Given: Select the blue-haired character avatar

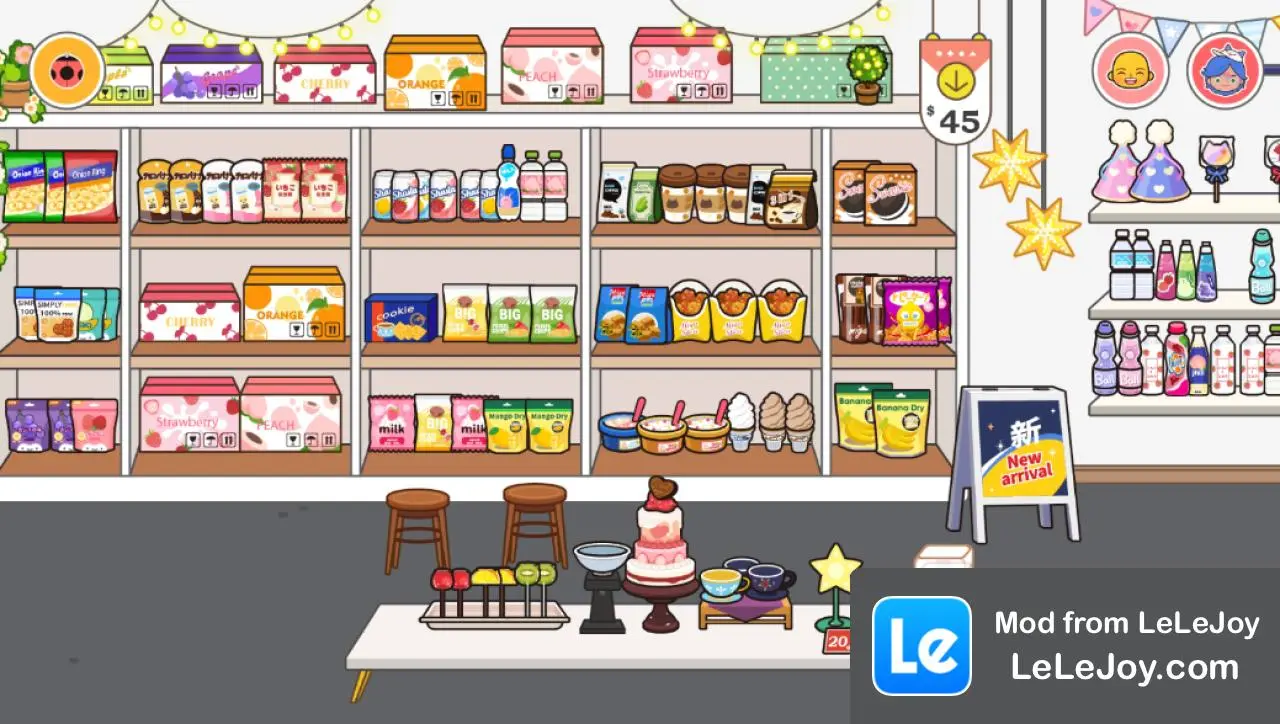Looking at the screenshot, I should point(1226,73).
